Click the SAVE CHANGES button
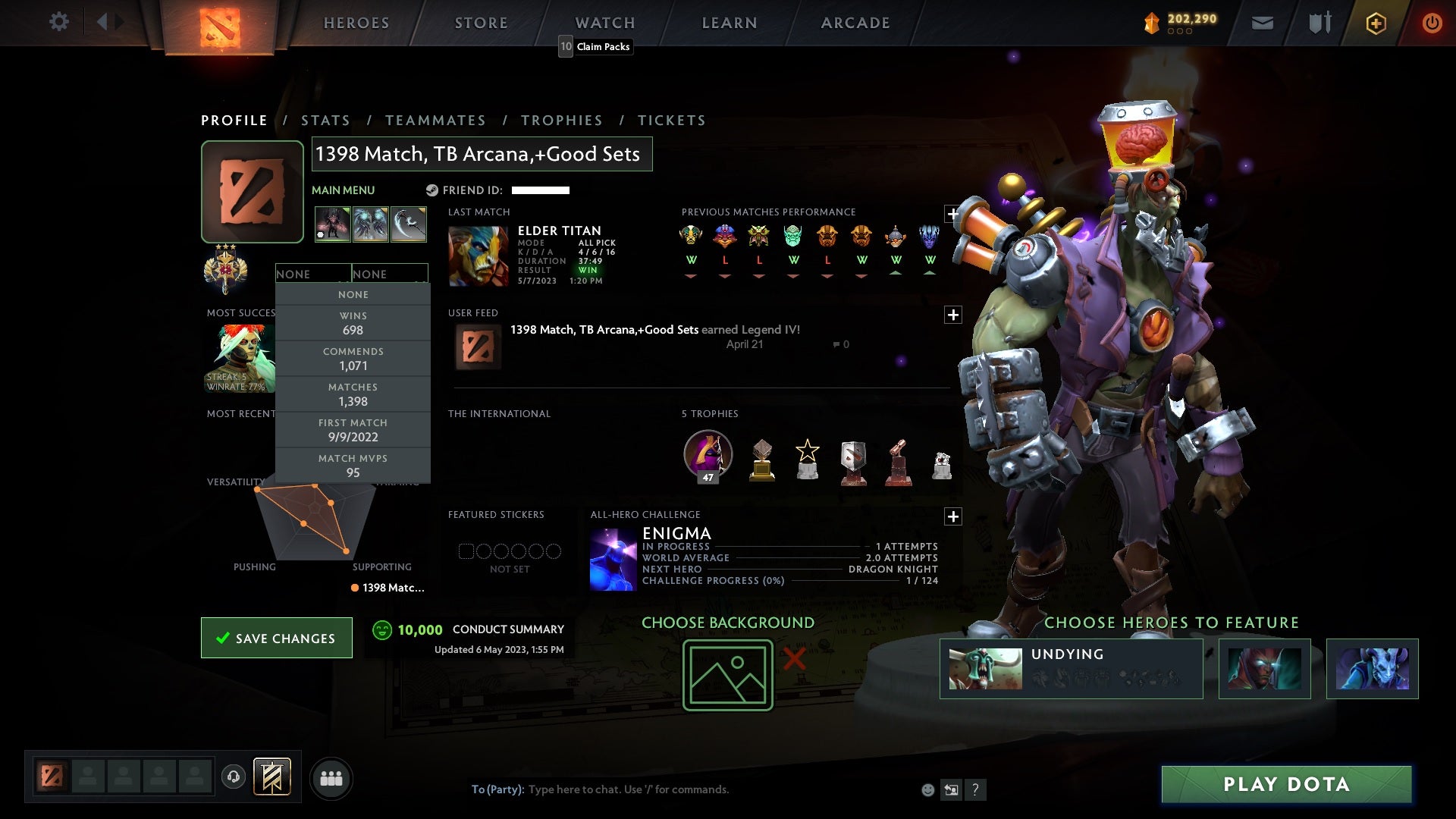Image resolution: width=1456 pixels, height=819 pixels. tap(276, 638)
